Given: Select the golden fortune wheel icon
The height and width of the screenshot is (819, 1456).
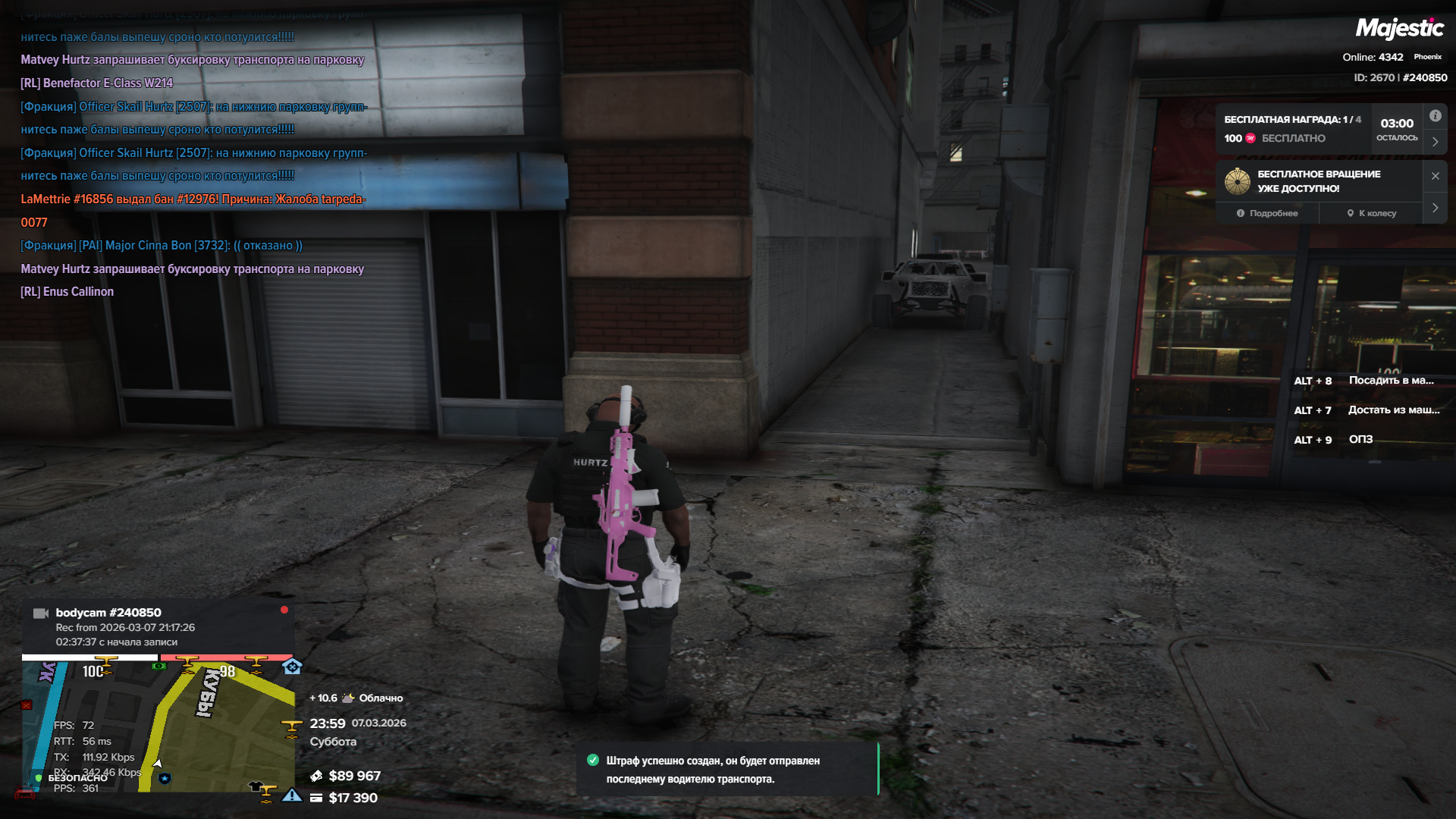Looking at the screenshot, I should 1238,181.
